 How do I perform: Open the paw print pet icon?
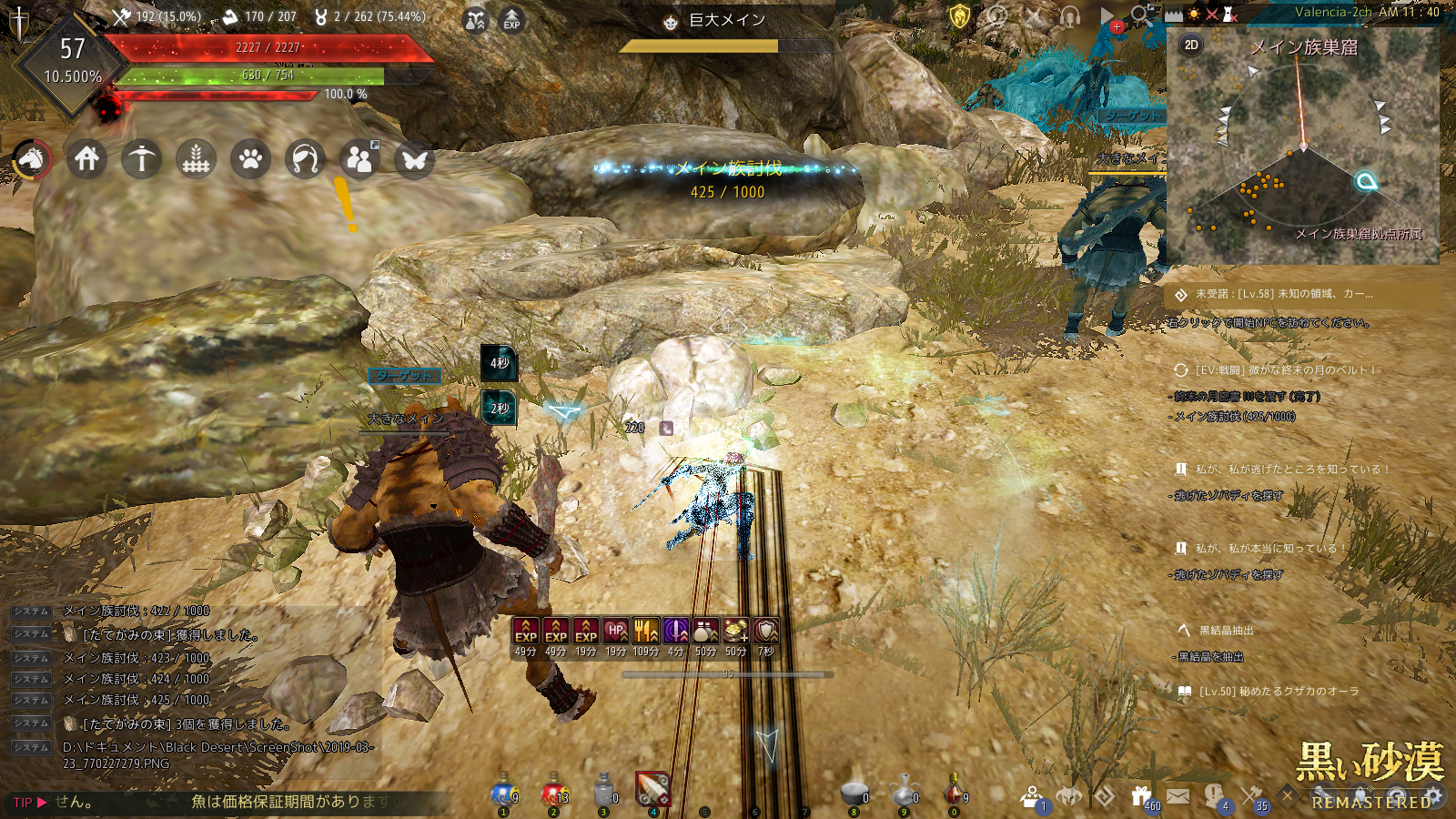(x=250, y=159)
